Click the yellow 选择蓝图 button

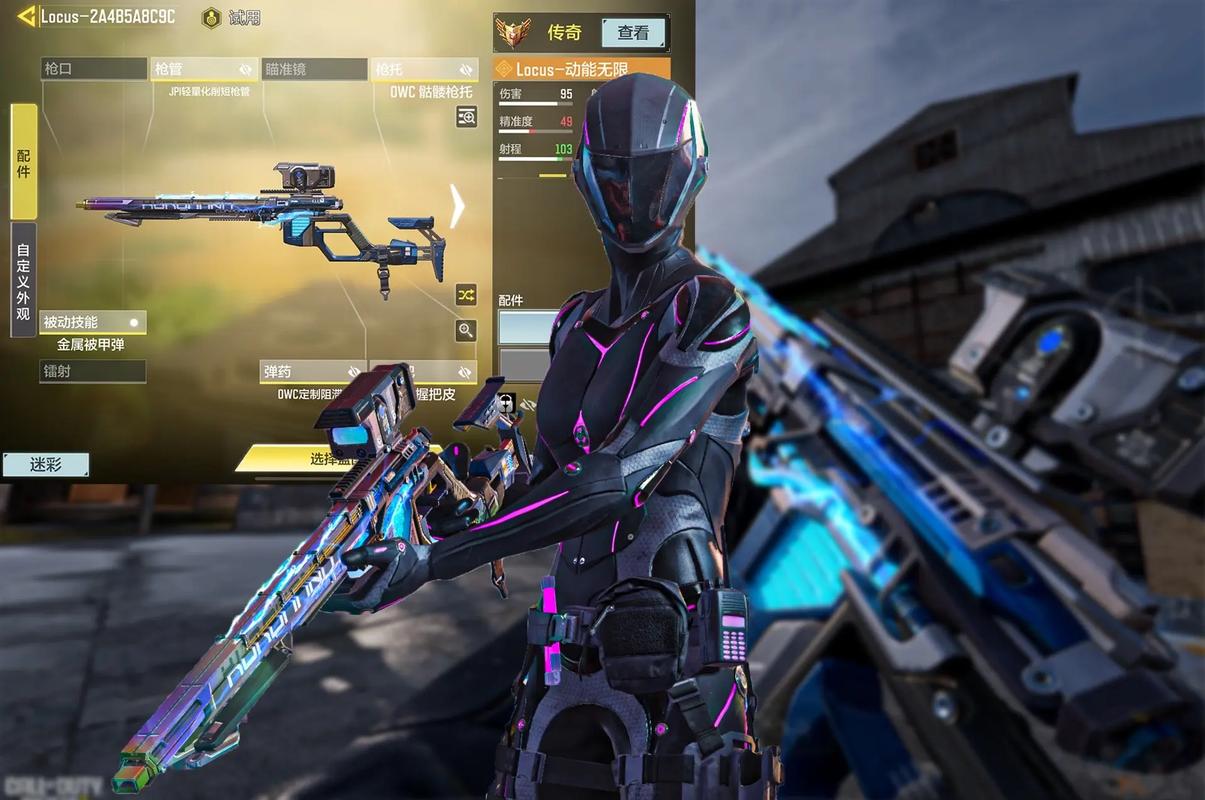(330, 459)
